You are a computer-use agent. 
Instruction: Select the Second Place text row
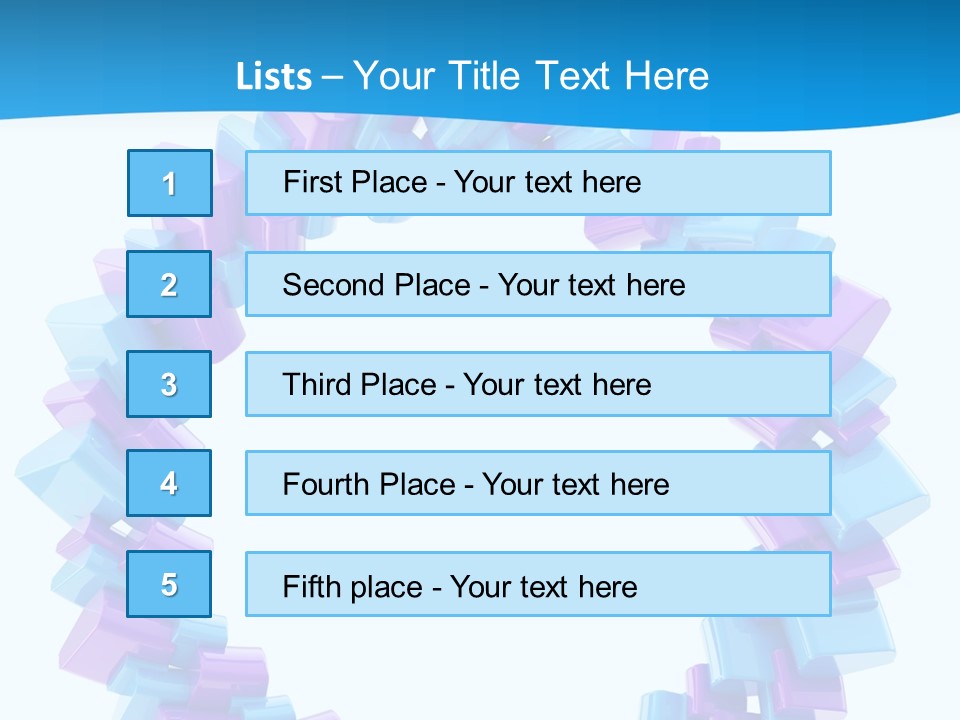[538, 284]
